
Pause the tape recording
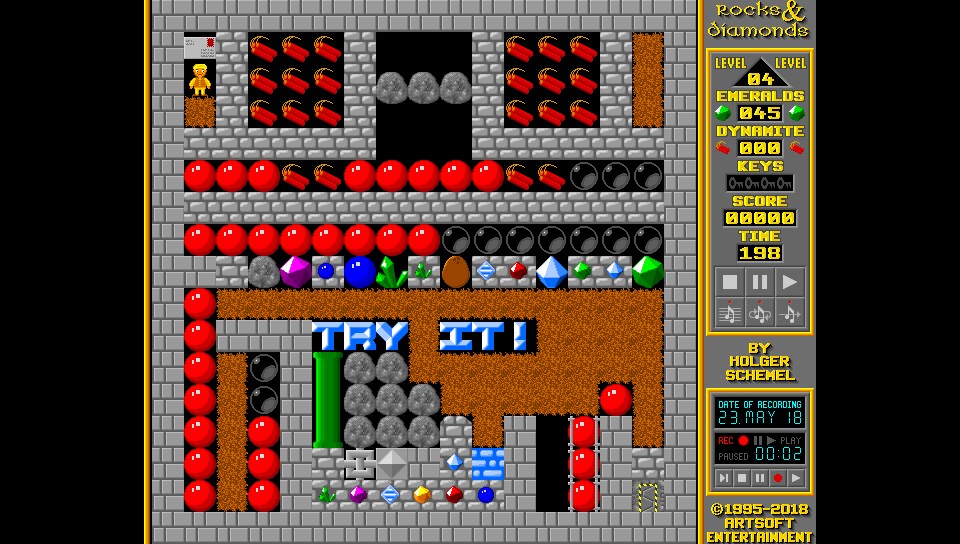[760, 479]
